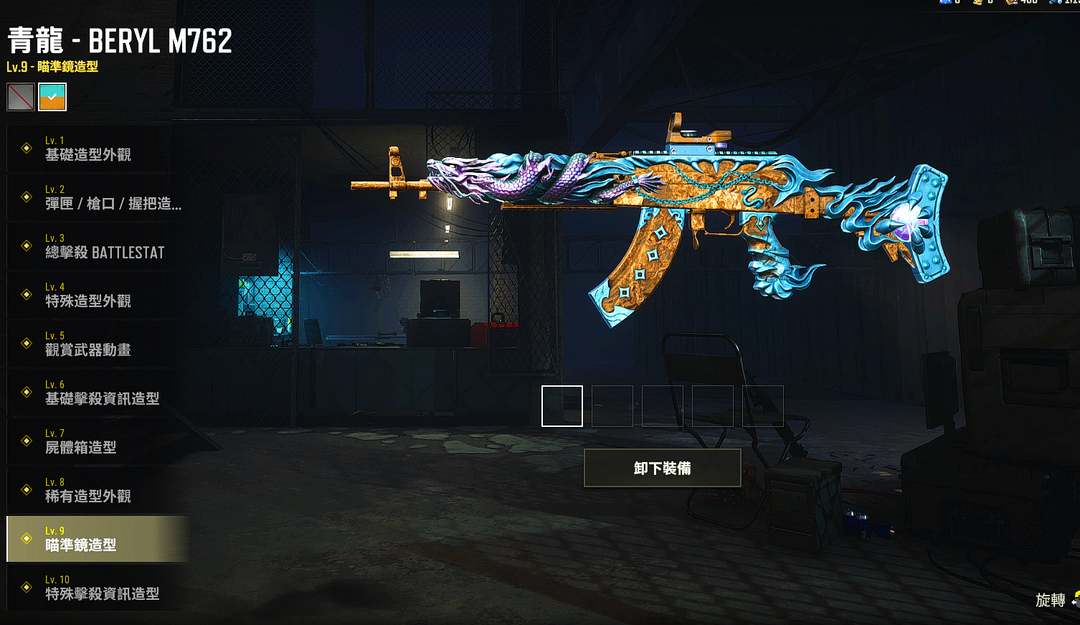This screenshot has width=1080, height=625.
Task: Choose the crossed-out disabled option box
Action: [21, 97]
